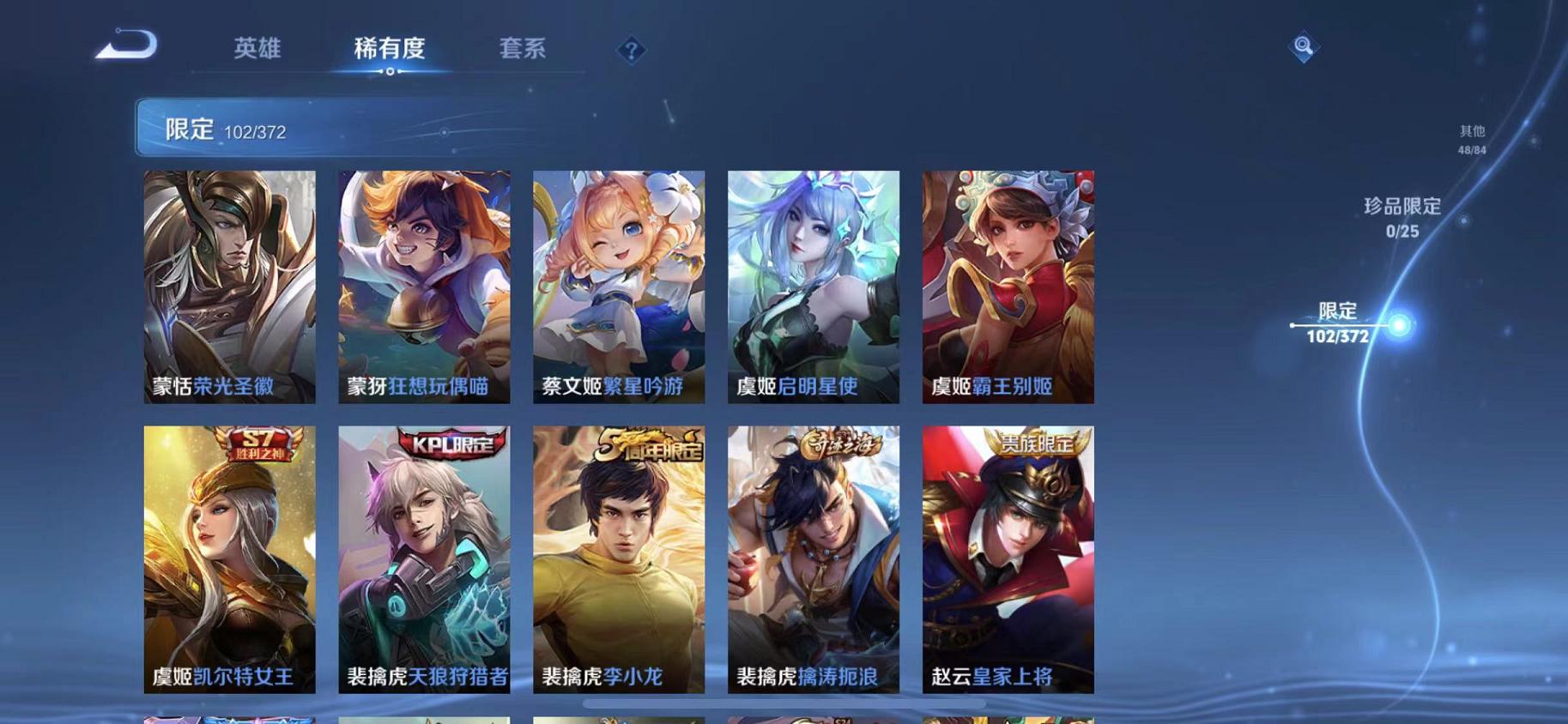
Task: Switch to the 套系 tab
Action: pyautogui.click(x=524, y=49)
